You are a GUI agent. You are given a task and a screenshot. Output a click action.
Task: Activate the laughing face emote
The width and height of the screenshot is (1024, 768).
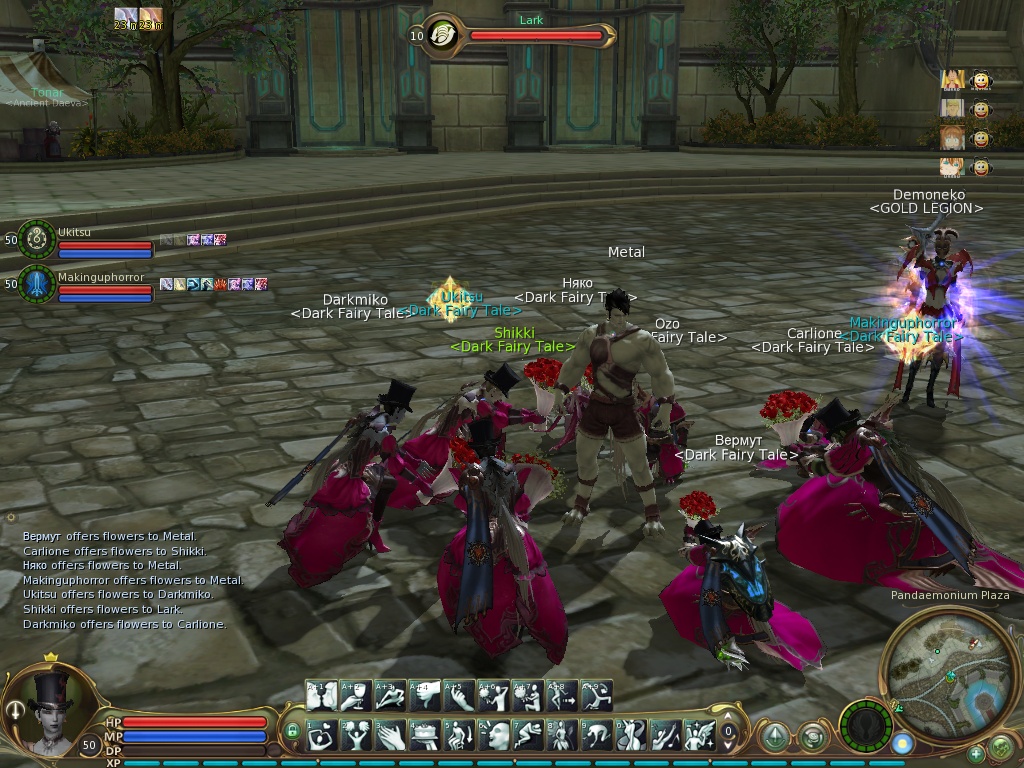494,736
